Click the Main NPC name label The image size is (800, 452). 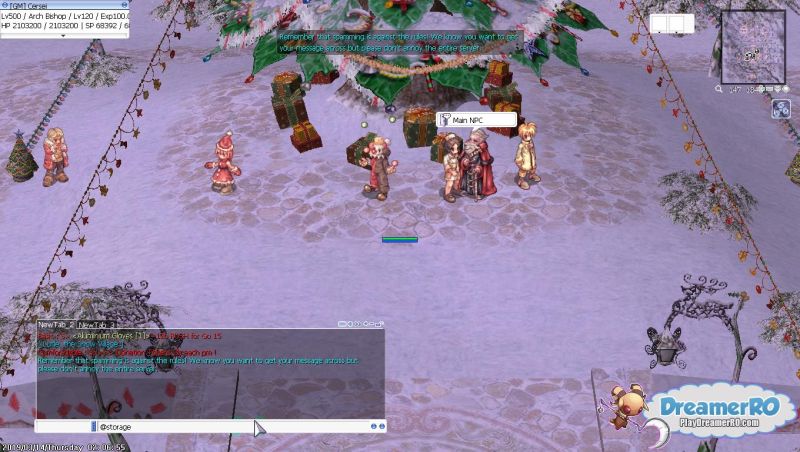[475, 120]
